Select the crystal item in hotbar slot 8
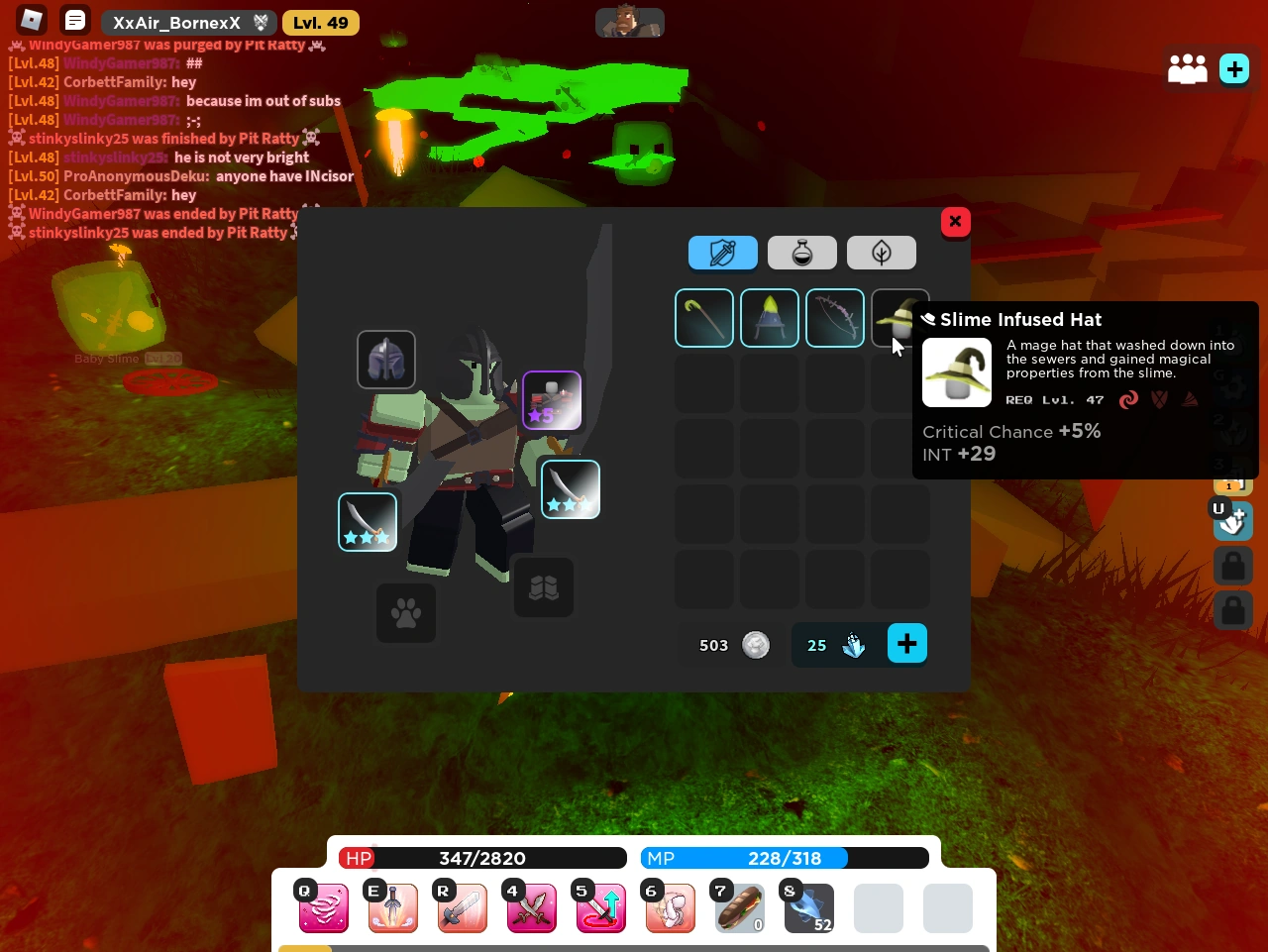1268x952 pixels. tap(808, 908)
